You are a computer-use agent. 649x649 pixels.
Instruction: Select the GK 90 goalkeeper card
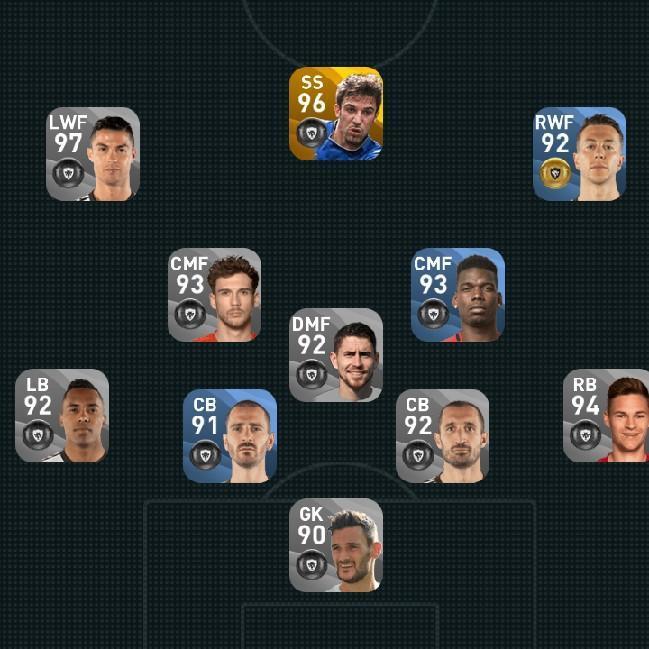coord(336,545)
